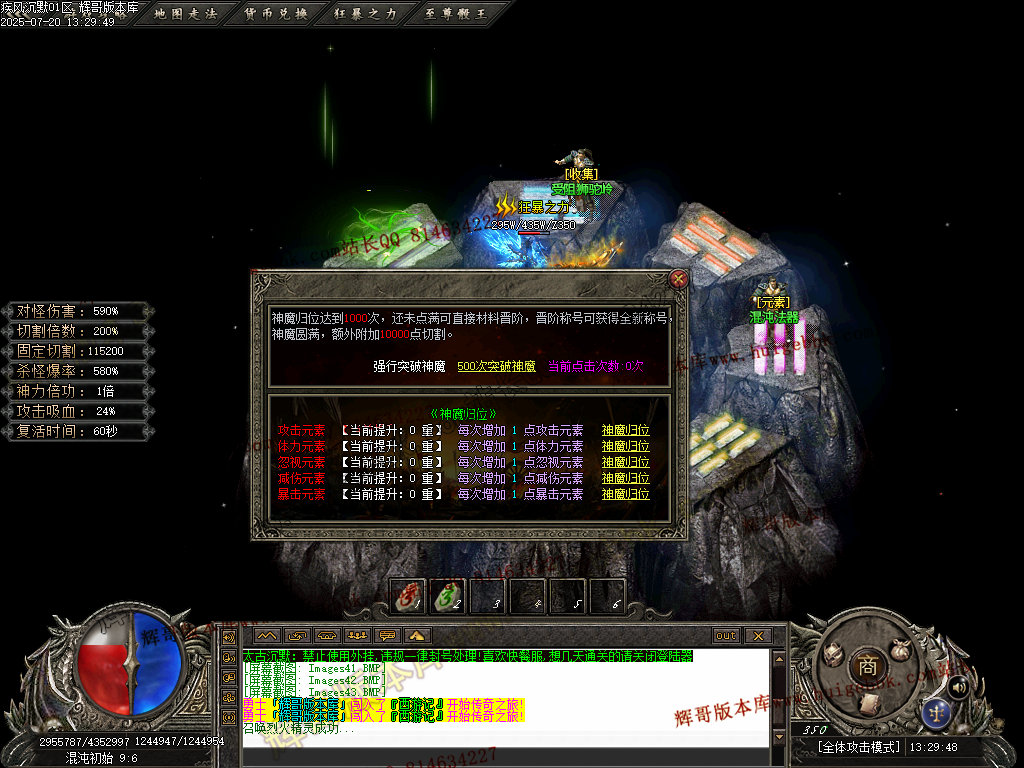The image size is (1024, 768).
Task: Click 神魔归位 for 减伤元素 row
Action: [625, 479]
